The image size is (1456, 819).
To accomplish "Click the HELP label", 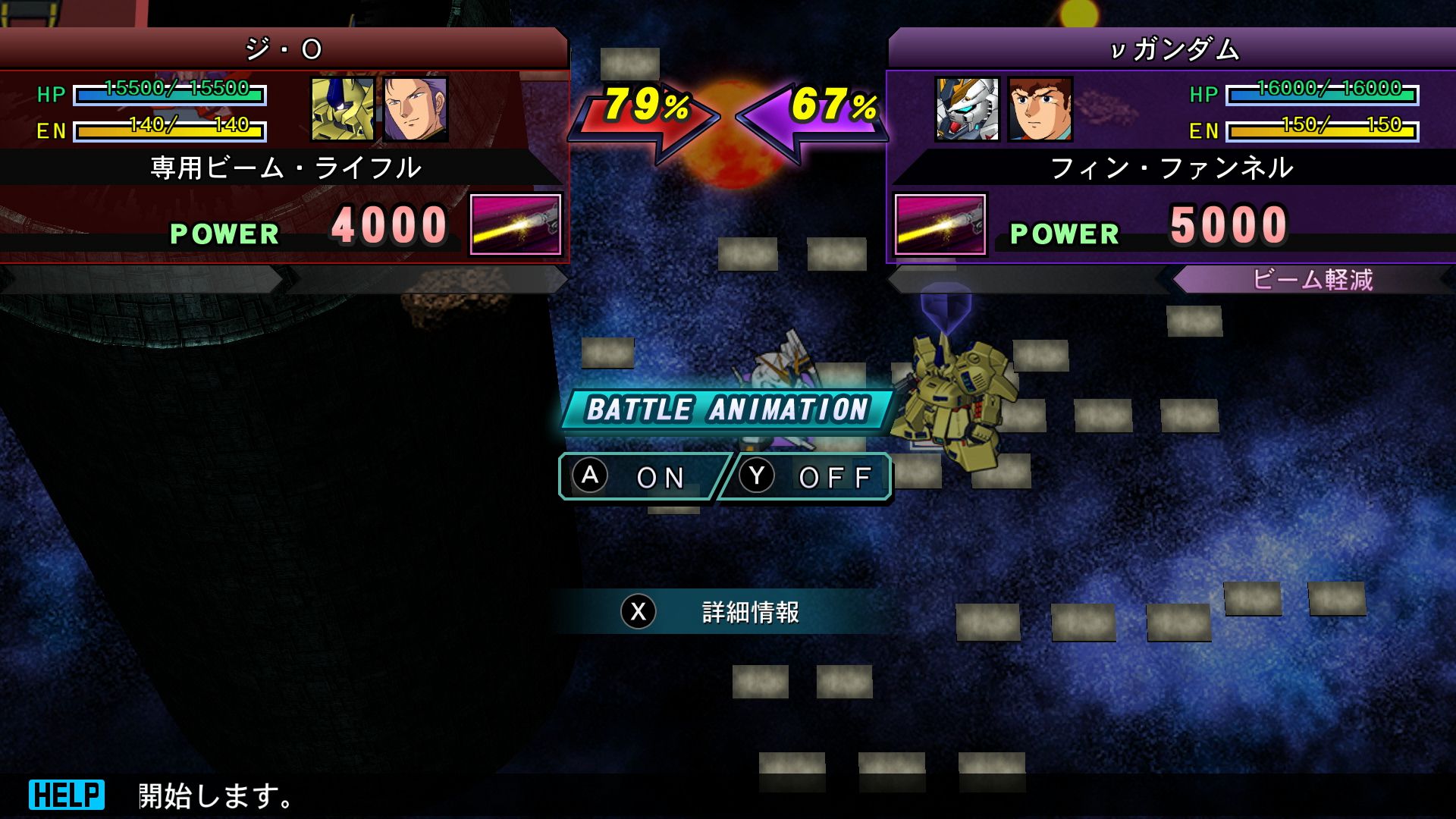I will 67,795.
